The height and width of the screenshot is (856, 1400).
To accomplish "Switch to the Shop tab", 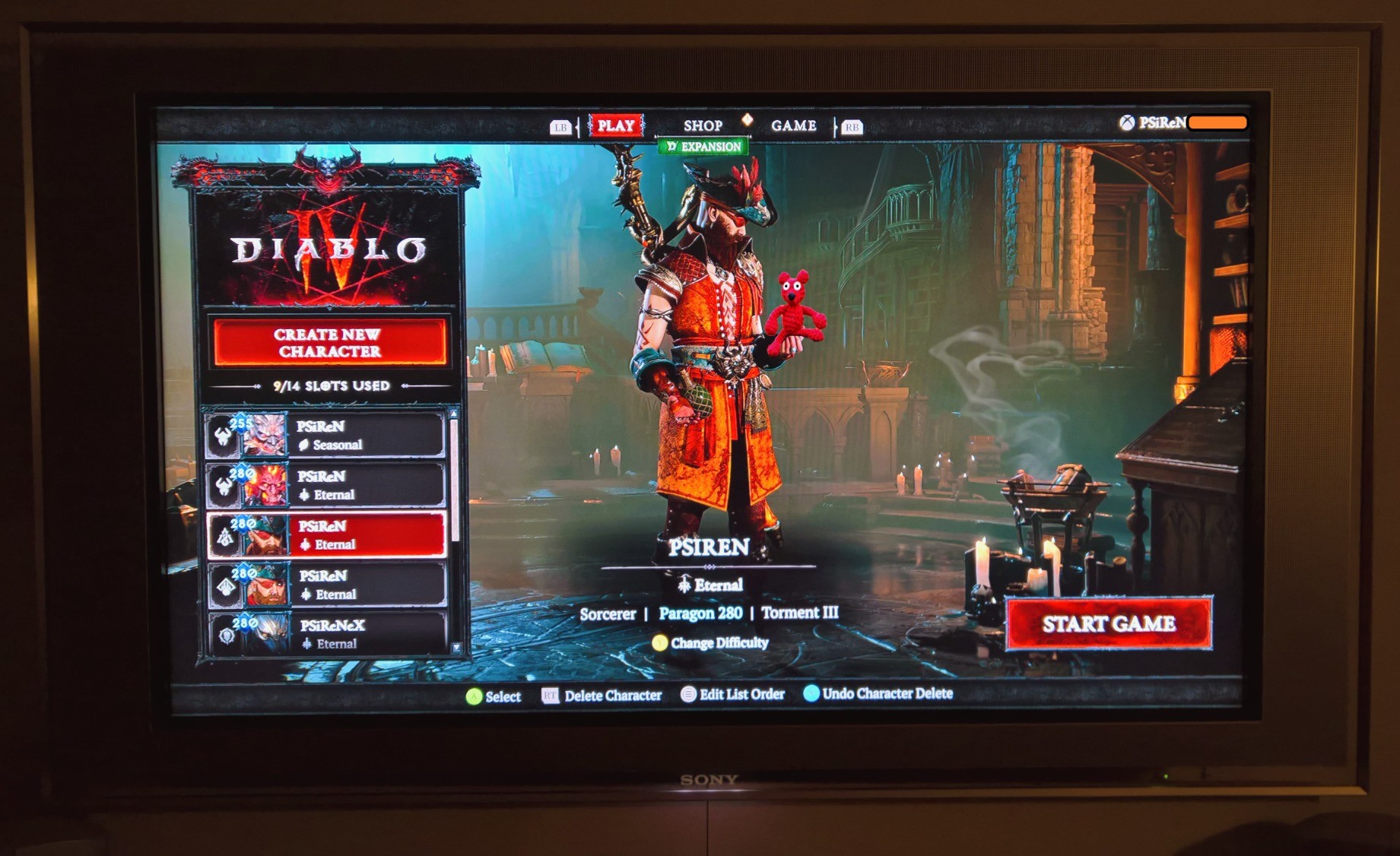I will pos(702,126).
